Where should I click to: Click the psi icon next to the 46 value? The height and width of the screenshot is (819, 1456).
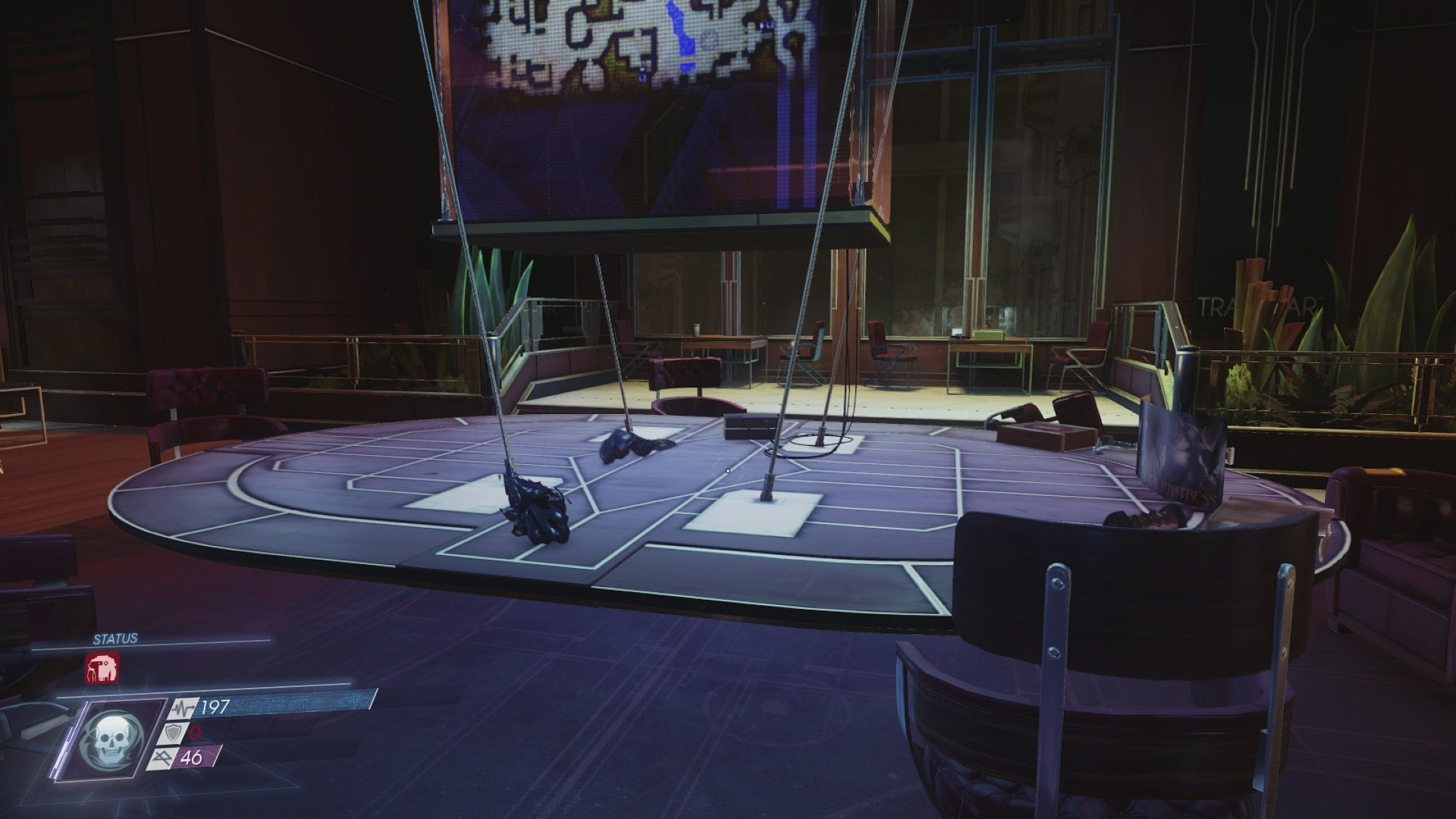(163, 758)
